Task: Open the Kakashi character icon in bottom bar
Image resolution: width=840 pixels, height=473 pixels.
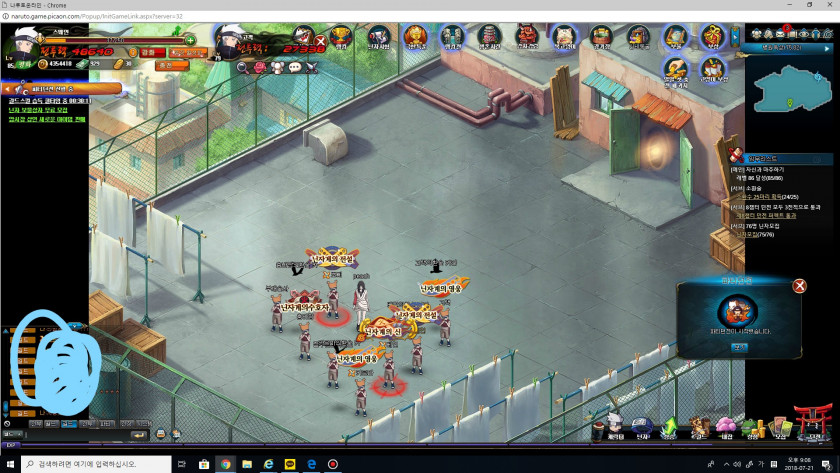Action: click(x=615, y=424)
